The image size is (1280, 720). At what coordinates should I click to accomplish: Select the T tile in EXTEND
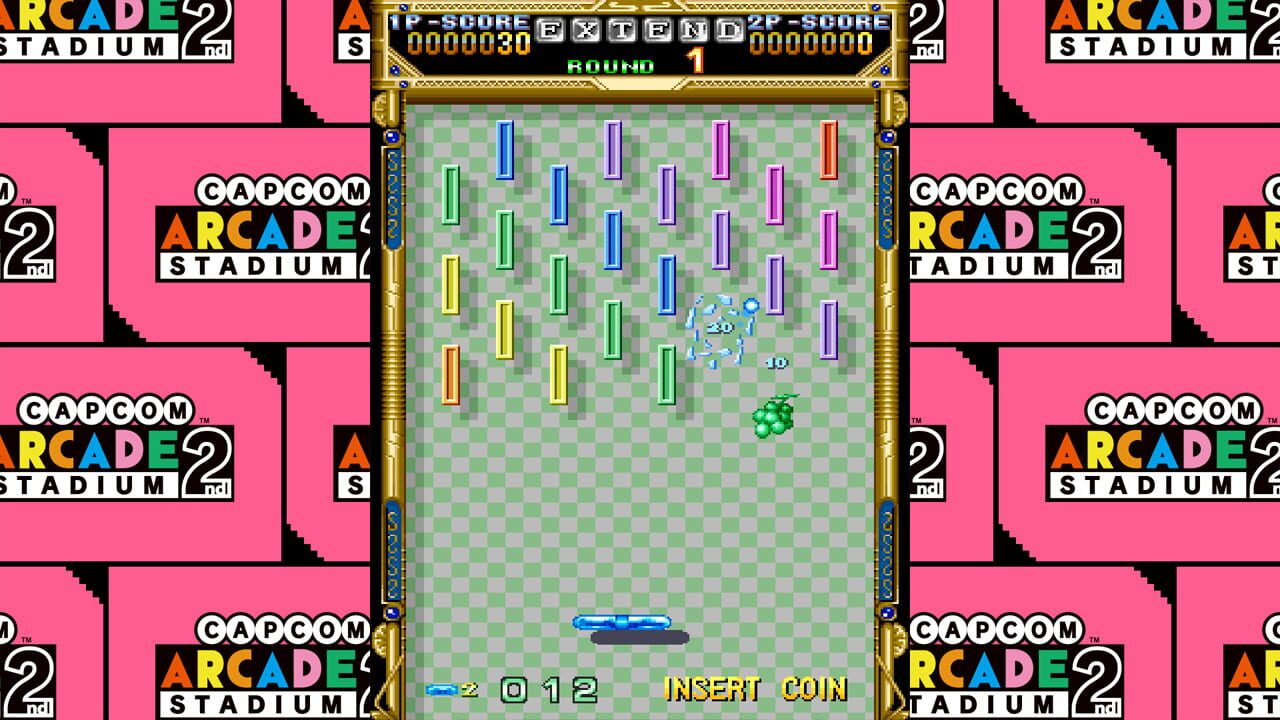point(622,30)
